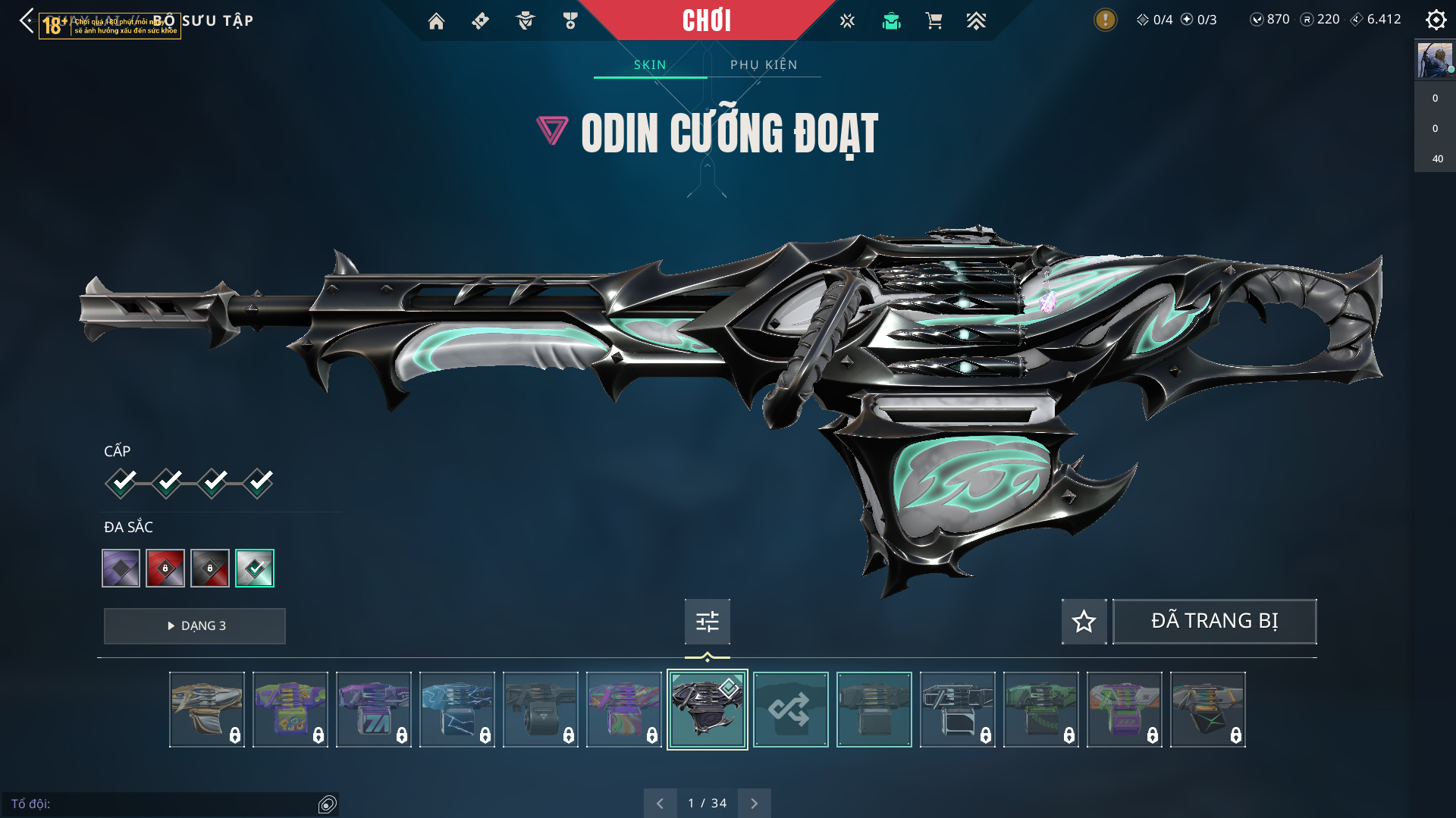This screenshot has height=818, width=1456.
Task: Open the player avatar card
Action: click(x=1434, y=60)
